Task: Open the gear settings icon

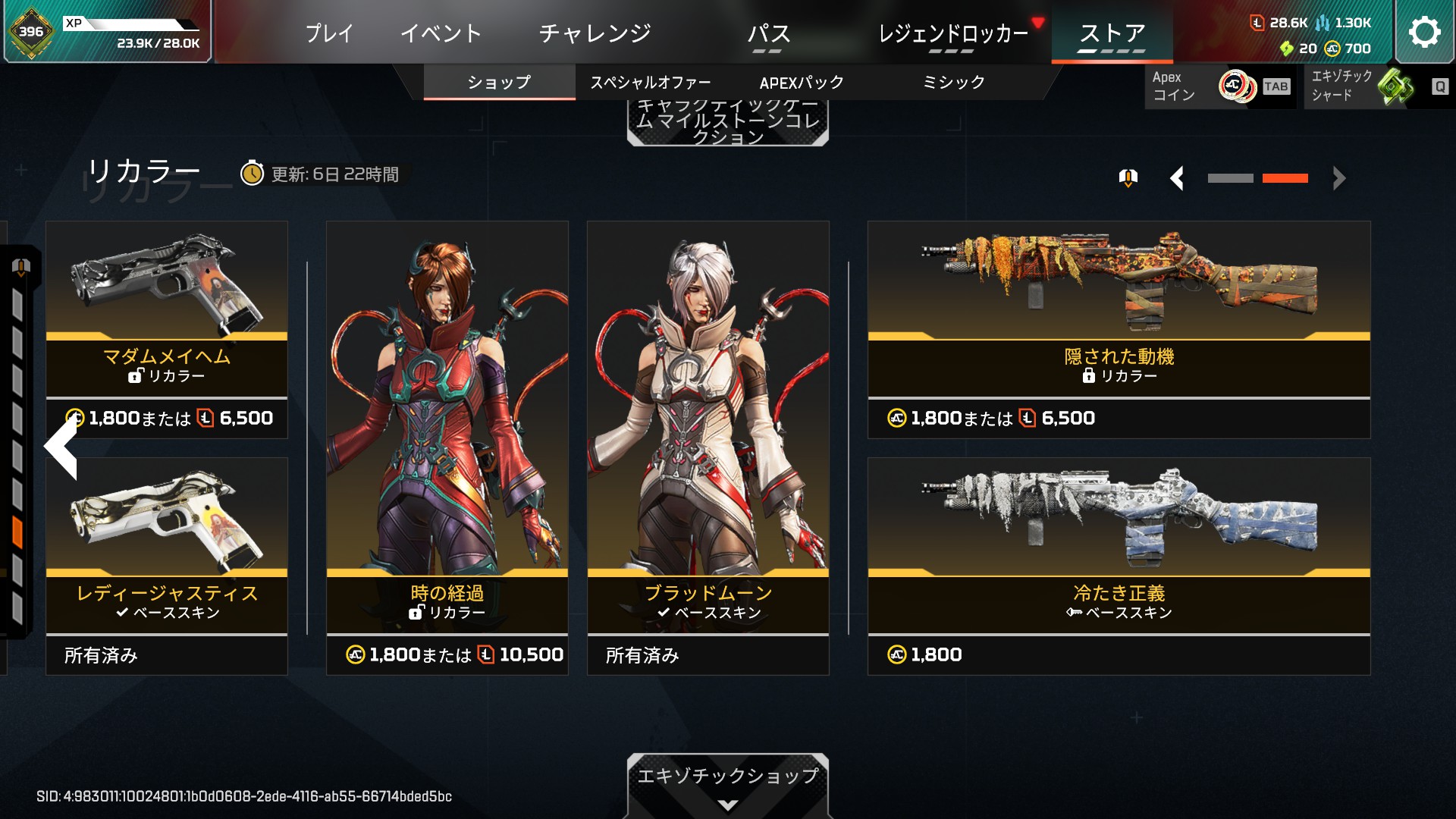Action: [x=1424, y=32]
